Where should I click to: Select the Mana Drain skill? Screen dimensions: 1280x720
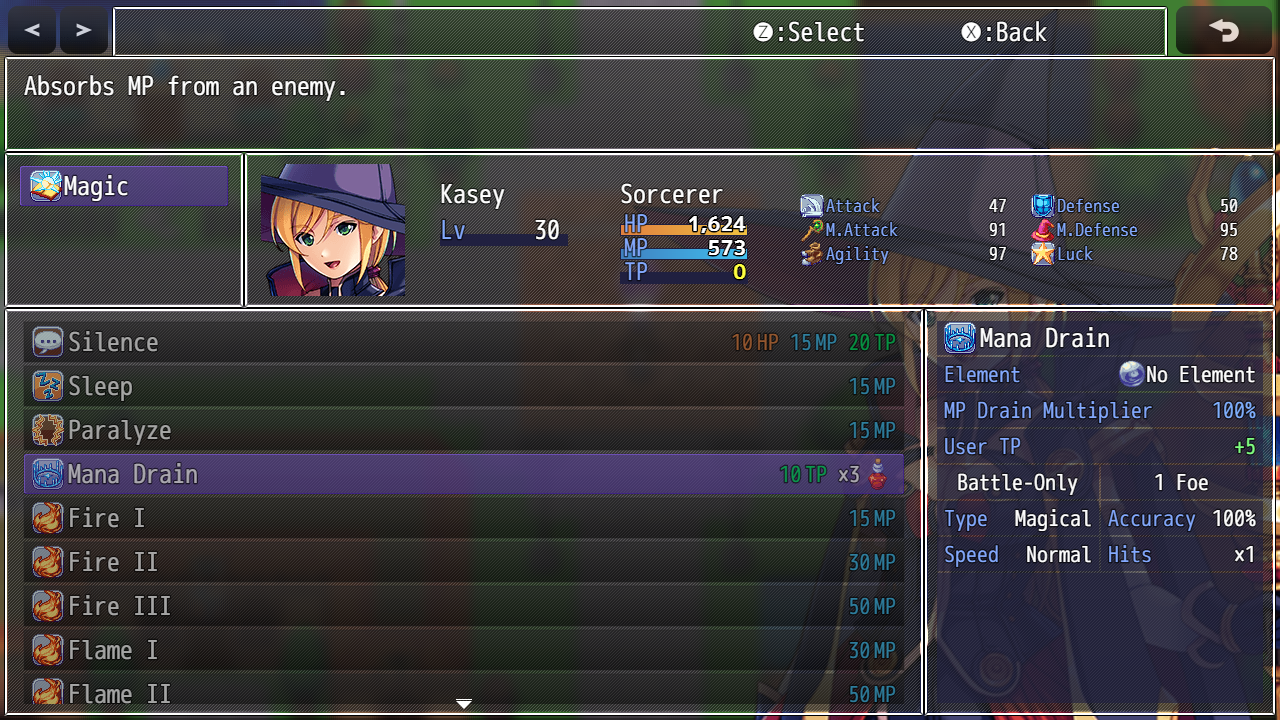coord(463,474)
